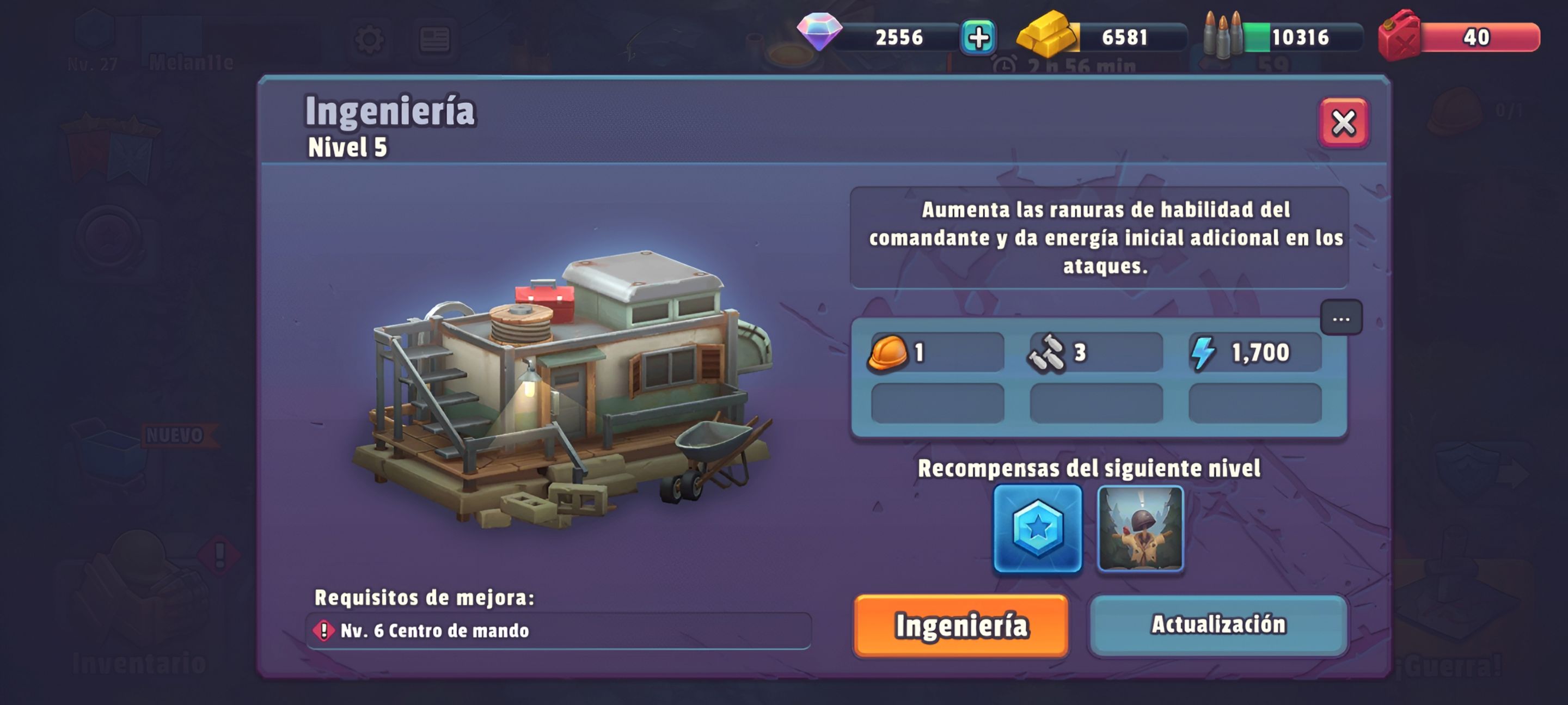1568x705 pixels.
Task: Close the Ingeniería dialog
Action: coord(1343,123)
